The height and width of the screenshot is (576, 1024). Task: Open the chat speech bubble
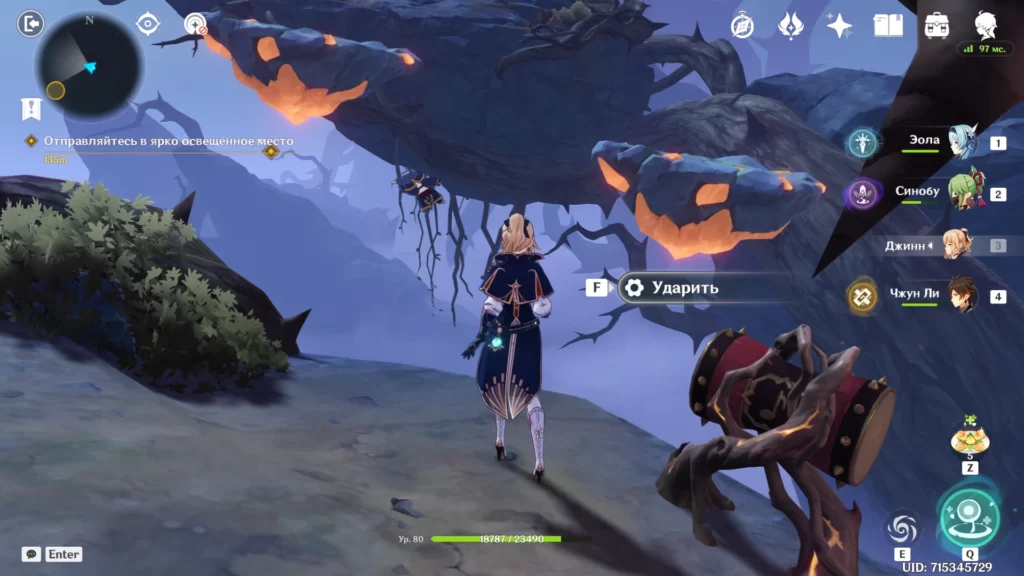pyautogui.click(x=31, y=554)
